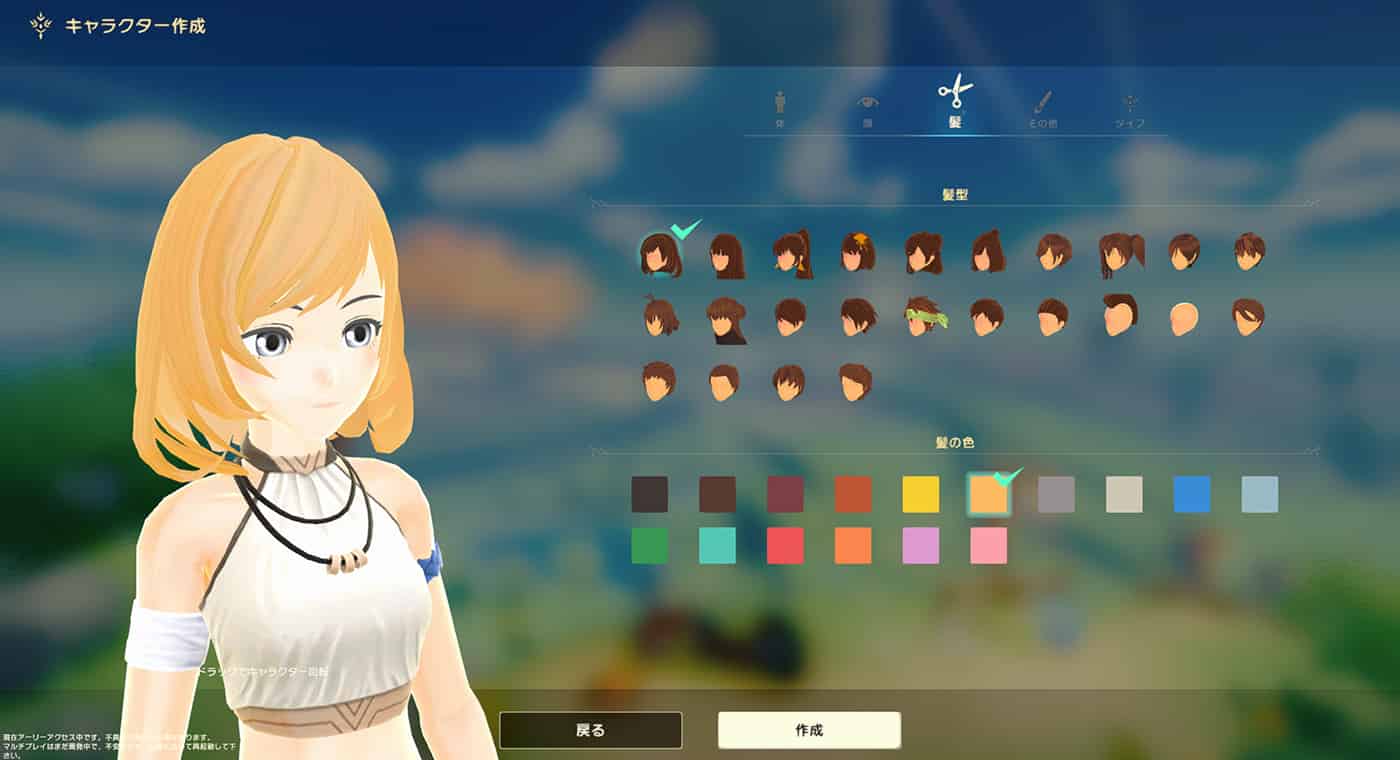
Task: Choose the beige hair color swatch
Action: point(1124,494)
